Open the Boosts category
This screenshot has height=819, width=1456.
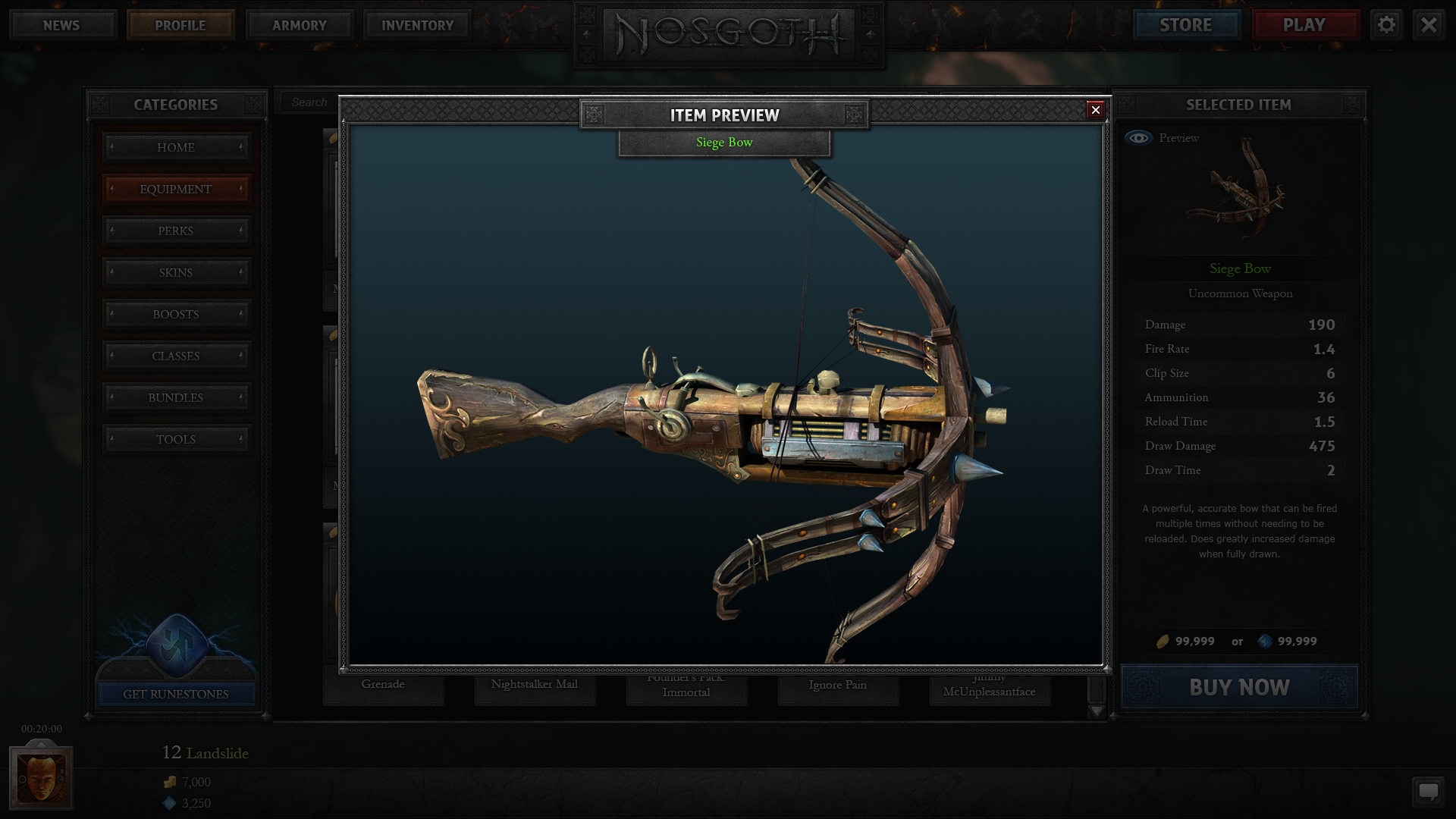point(176,314)
